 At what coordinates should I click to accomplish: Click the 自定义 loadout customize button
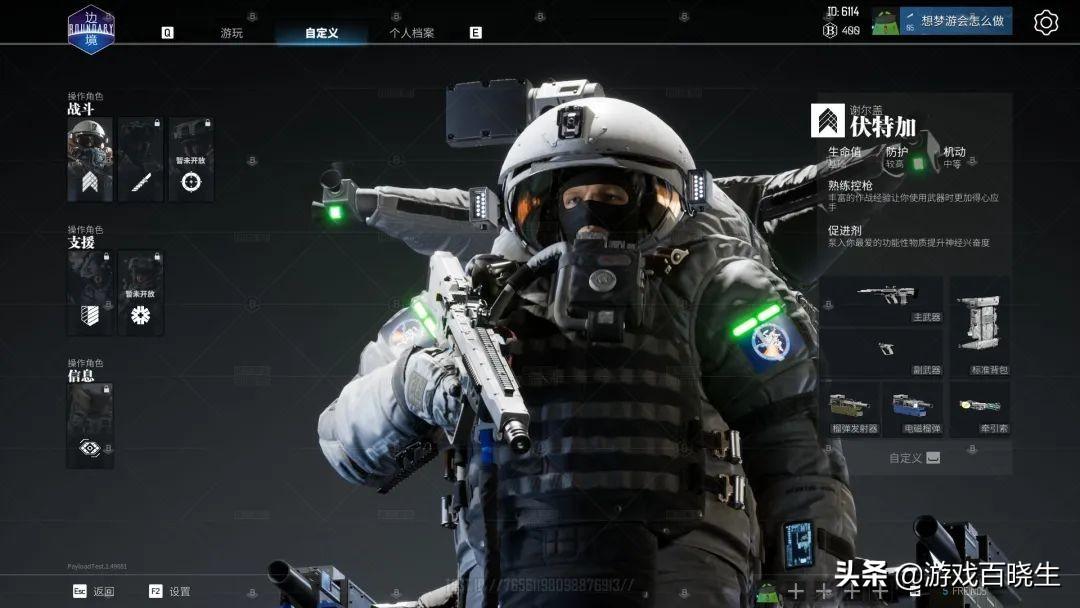pyautogui.click(x=914, y=458)
